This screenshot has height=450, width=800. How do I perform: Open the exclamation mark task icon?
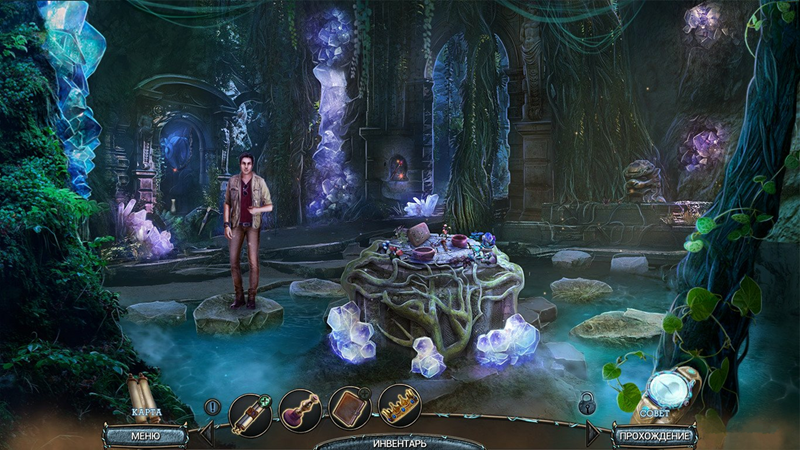[x=213, y=407]
